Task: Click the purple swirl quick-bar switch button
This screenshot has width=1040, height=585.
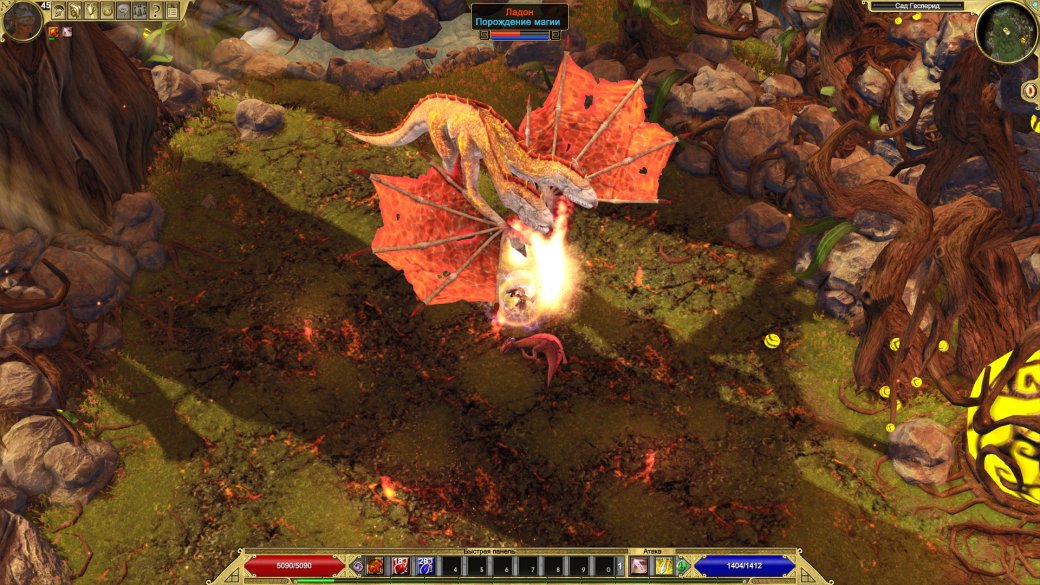Action: [x=358, y=567]
